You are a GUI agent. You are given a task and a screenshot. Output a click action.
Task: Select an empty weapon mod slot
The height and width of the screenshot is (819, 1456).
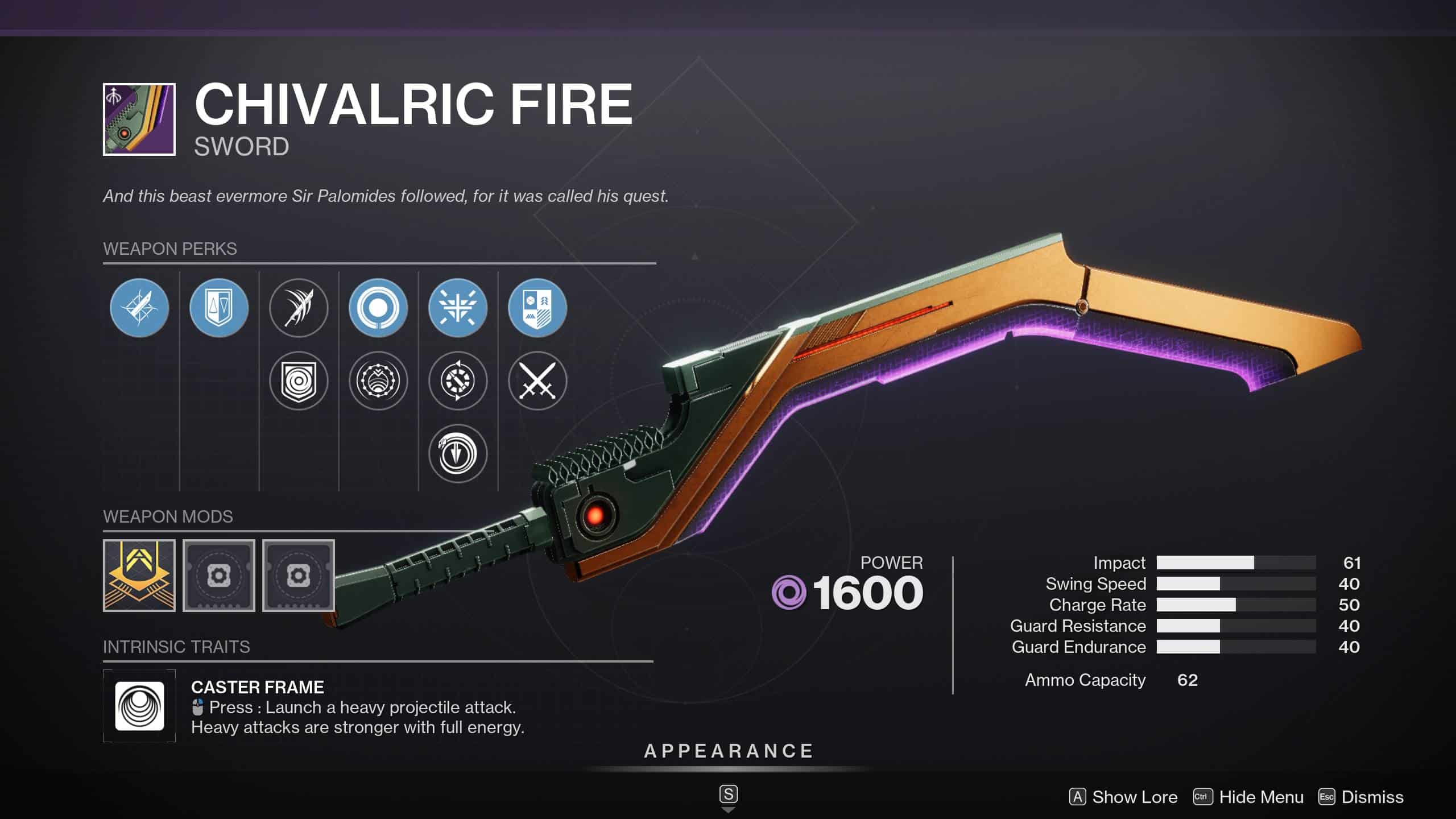coord(219,576)
